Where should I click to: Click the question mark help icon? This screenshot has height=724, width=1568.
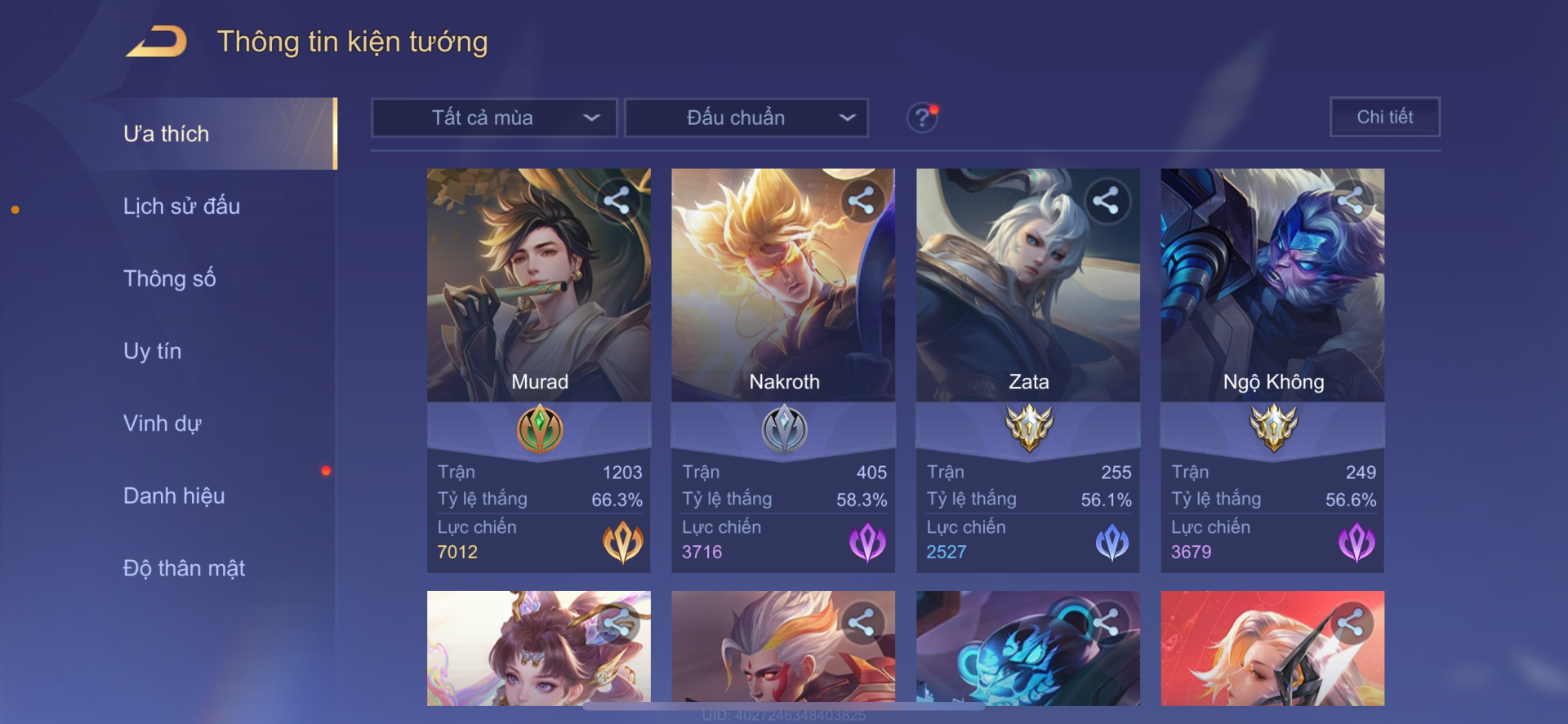(x=922, y=118)
